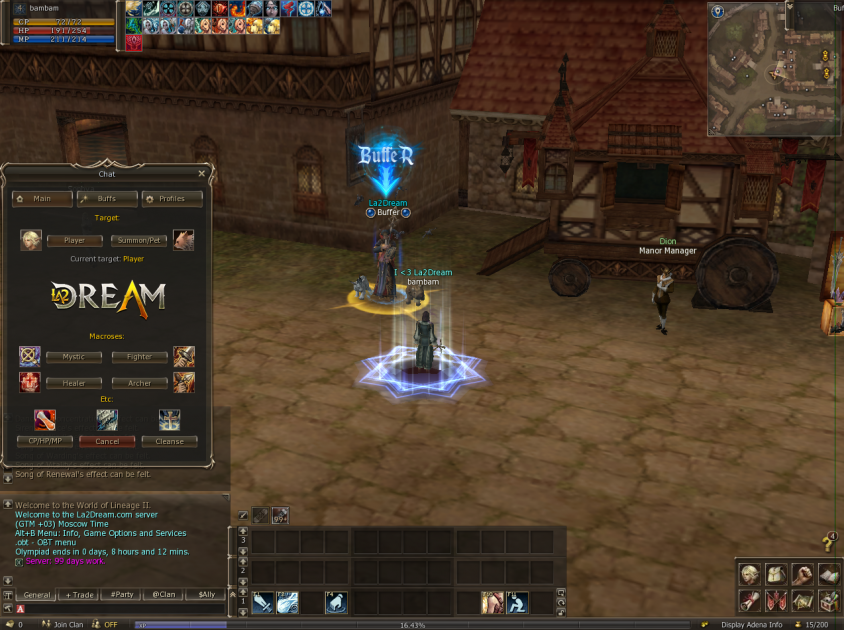Apply the Fighter macro buffs

coord(139,356)
